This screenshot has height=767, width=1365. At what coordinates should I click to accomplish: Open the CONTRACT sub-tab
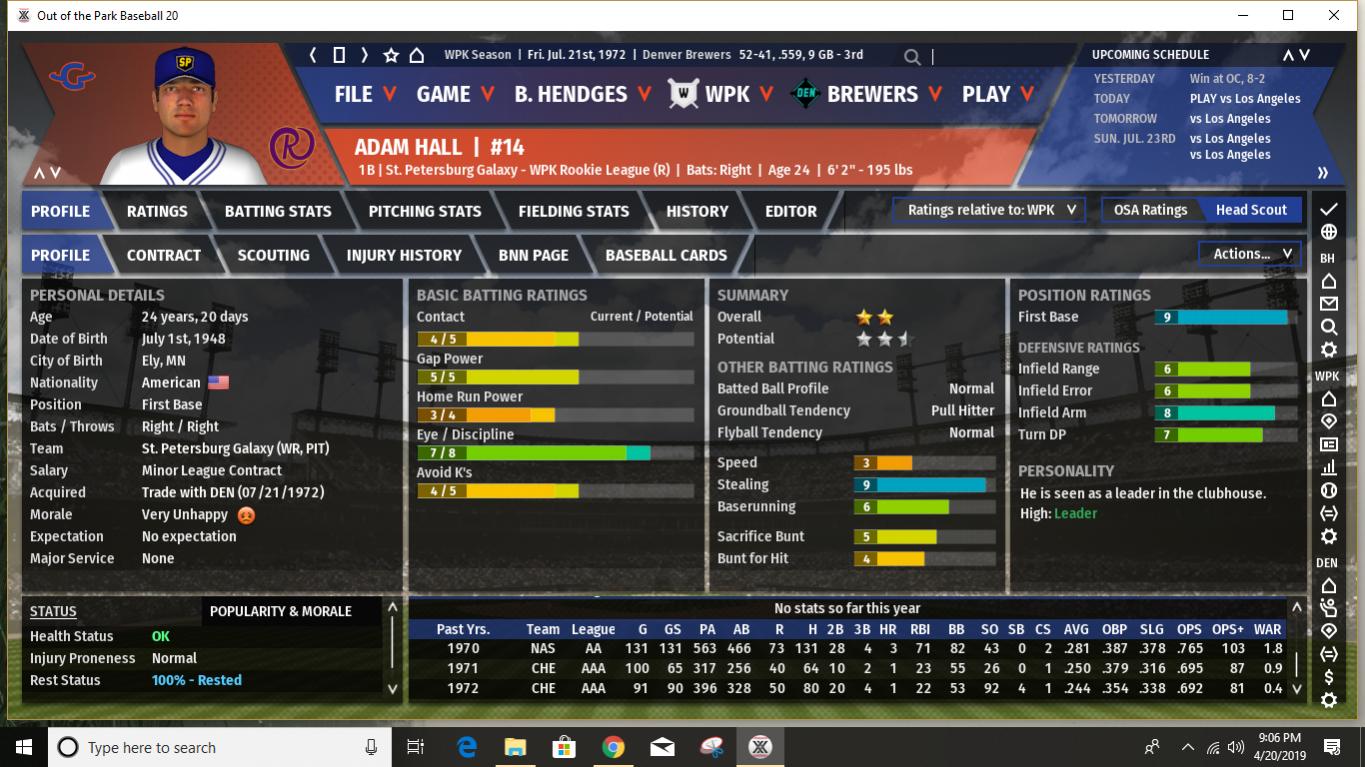coord(164,255)
